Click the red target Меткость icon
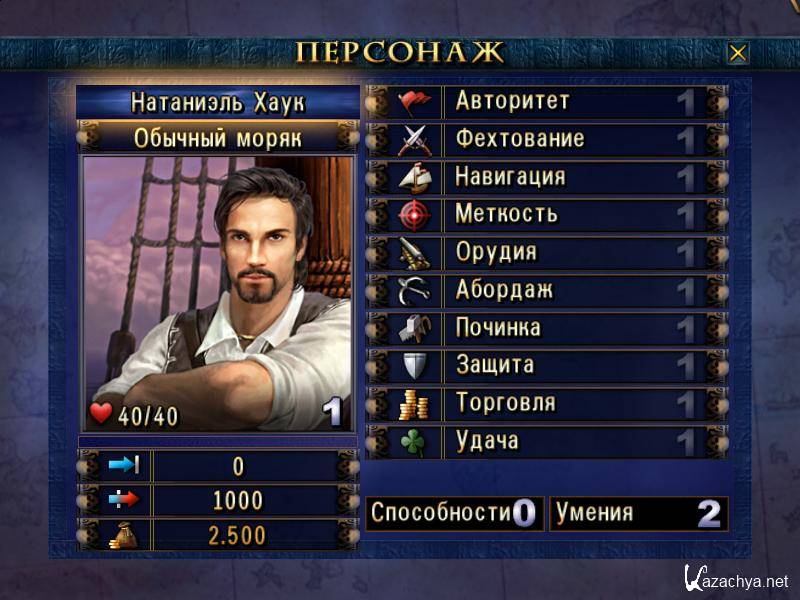 413,214
